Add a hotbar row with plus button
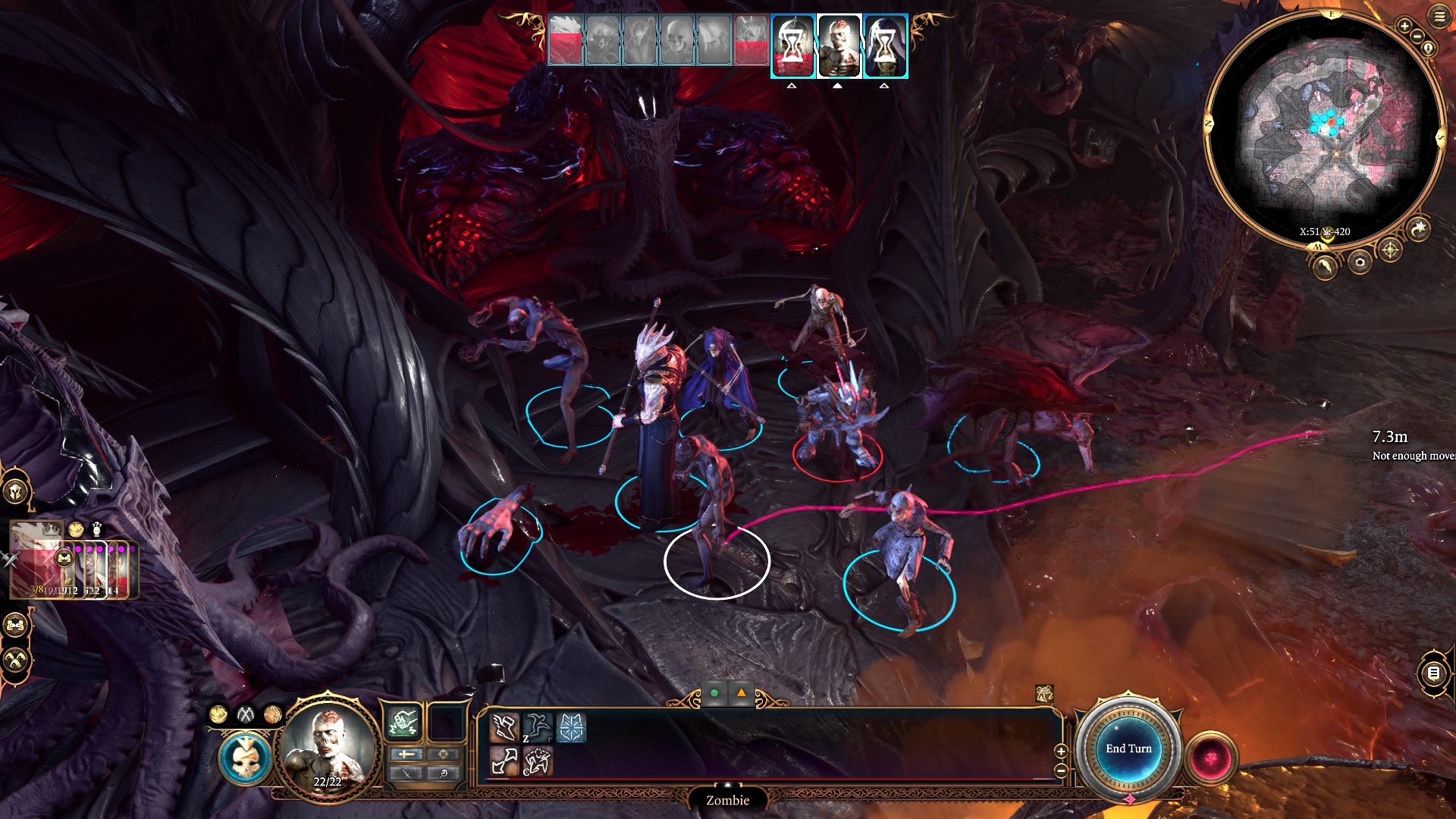The width and height of the screenshot is (1456, 819). pyautogui.click(x=1061, y=751)
